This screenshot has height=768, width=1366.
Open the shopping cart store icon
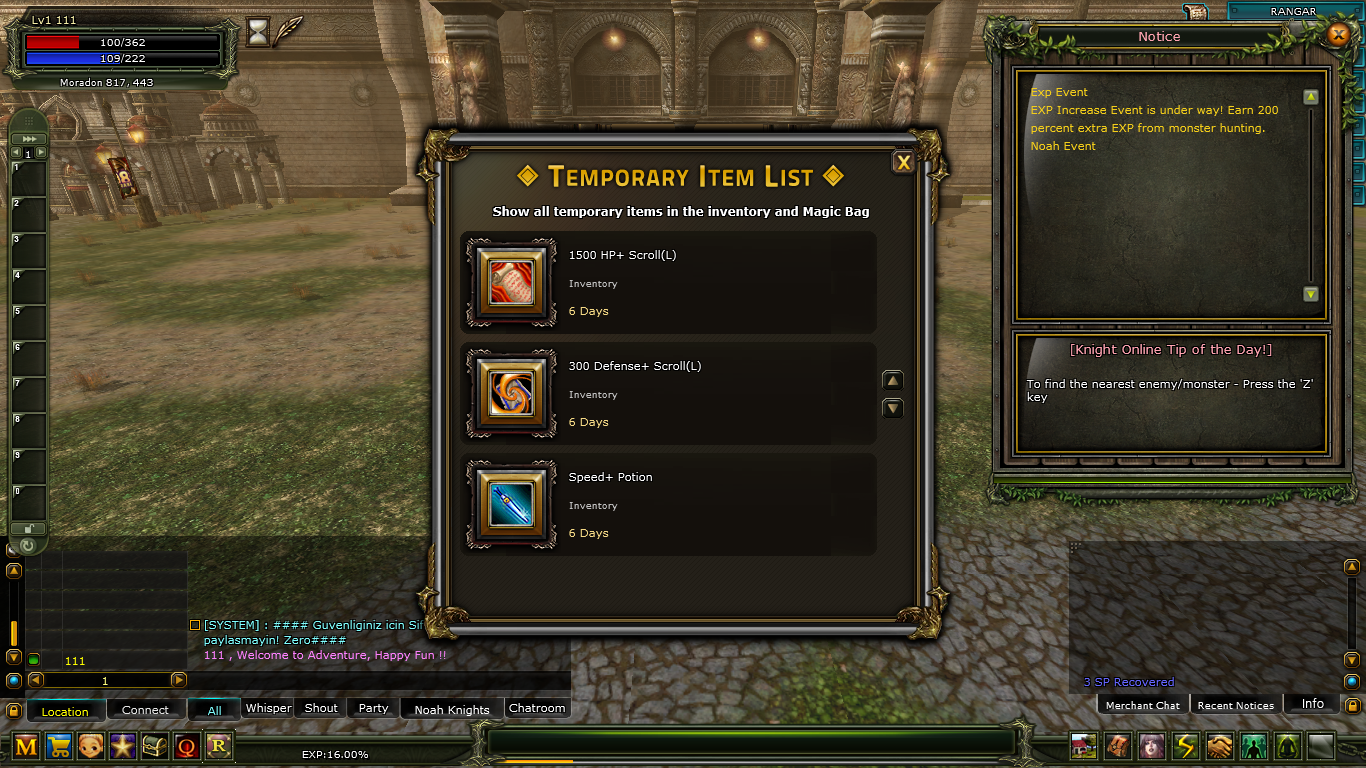click(59, 746)
